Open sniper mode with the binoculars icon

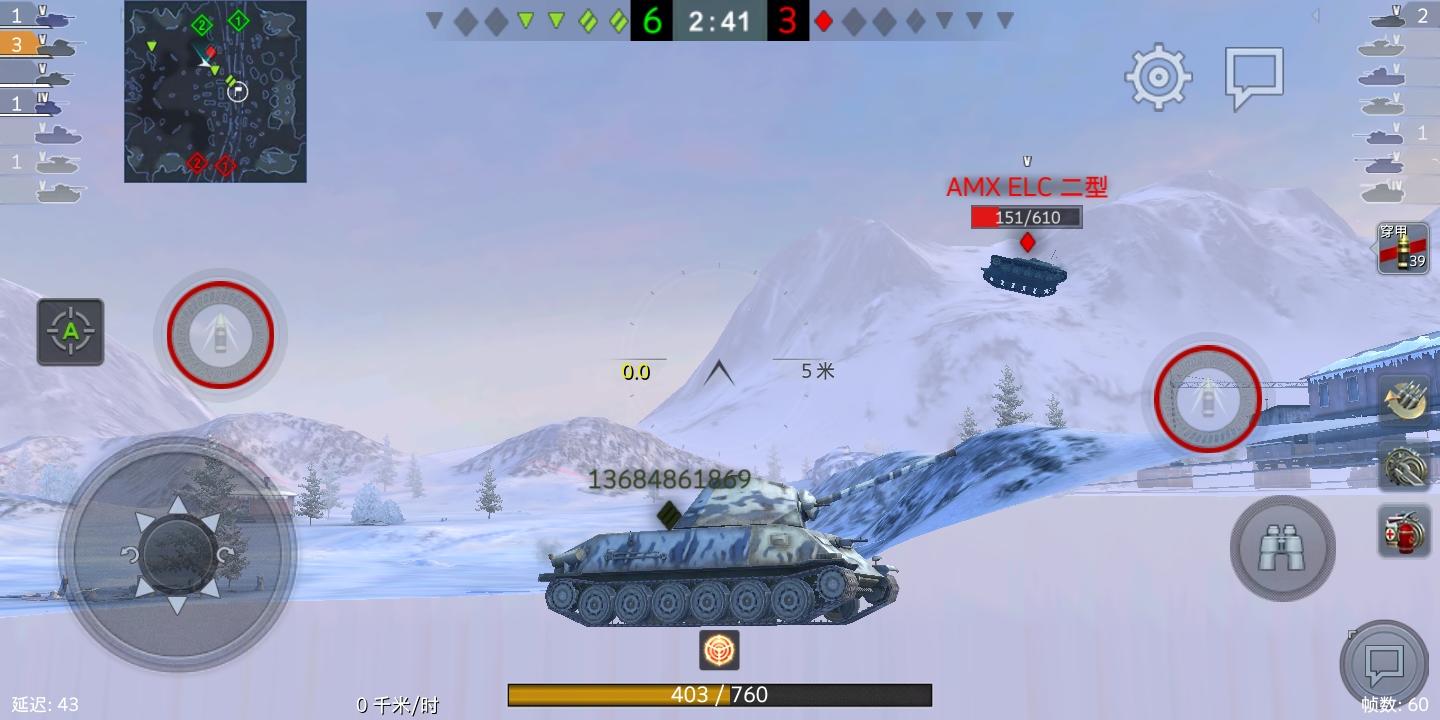tap(1282, 548)
